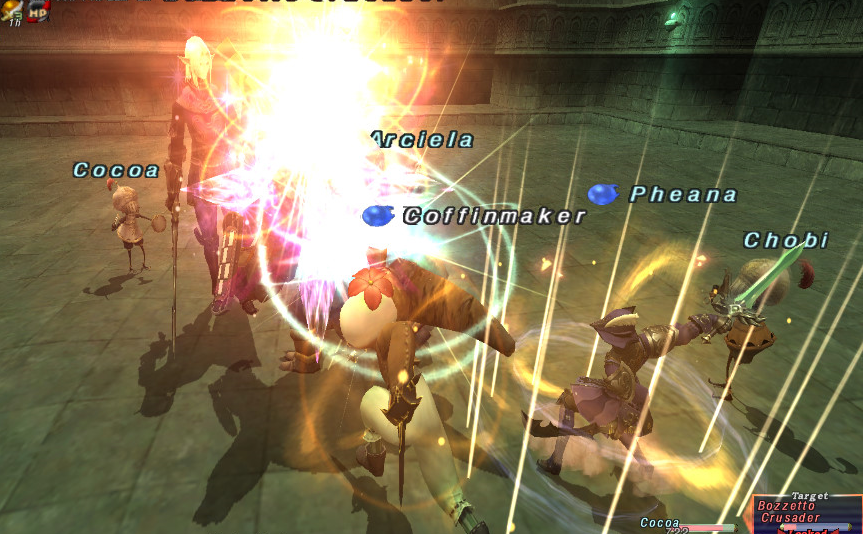This screenshot has width=863, height=534.
Task: Click the Bozzetto Crusader target box
Action: [806, 512]
